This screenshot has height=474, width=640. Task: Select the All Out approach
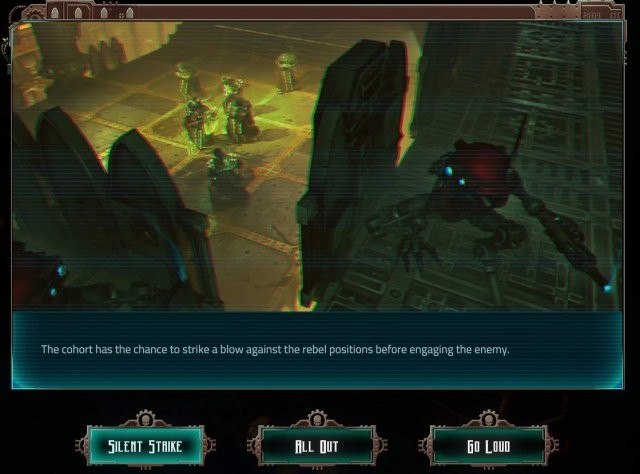point(317,446)
